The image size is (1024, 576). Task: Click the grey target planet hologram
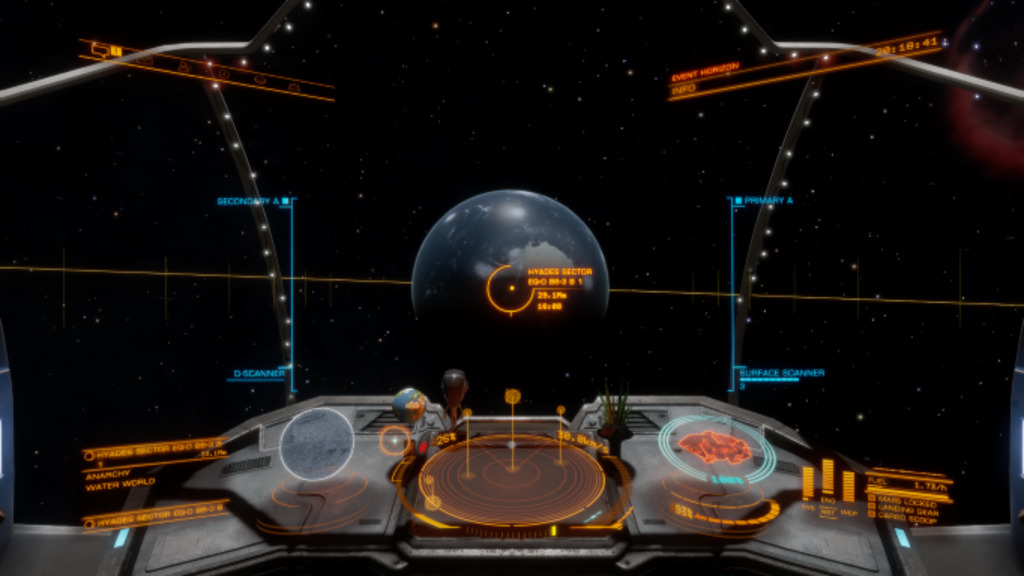click(316, 444)
